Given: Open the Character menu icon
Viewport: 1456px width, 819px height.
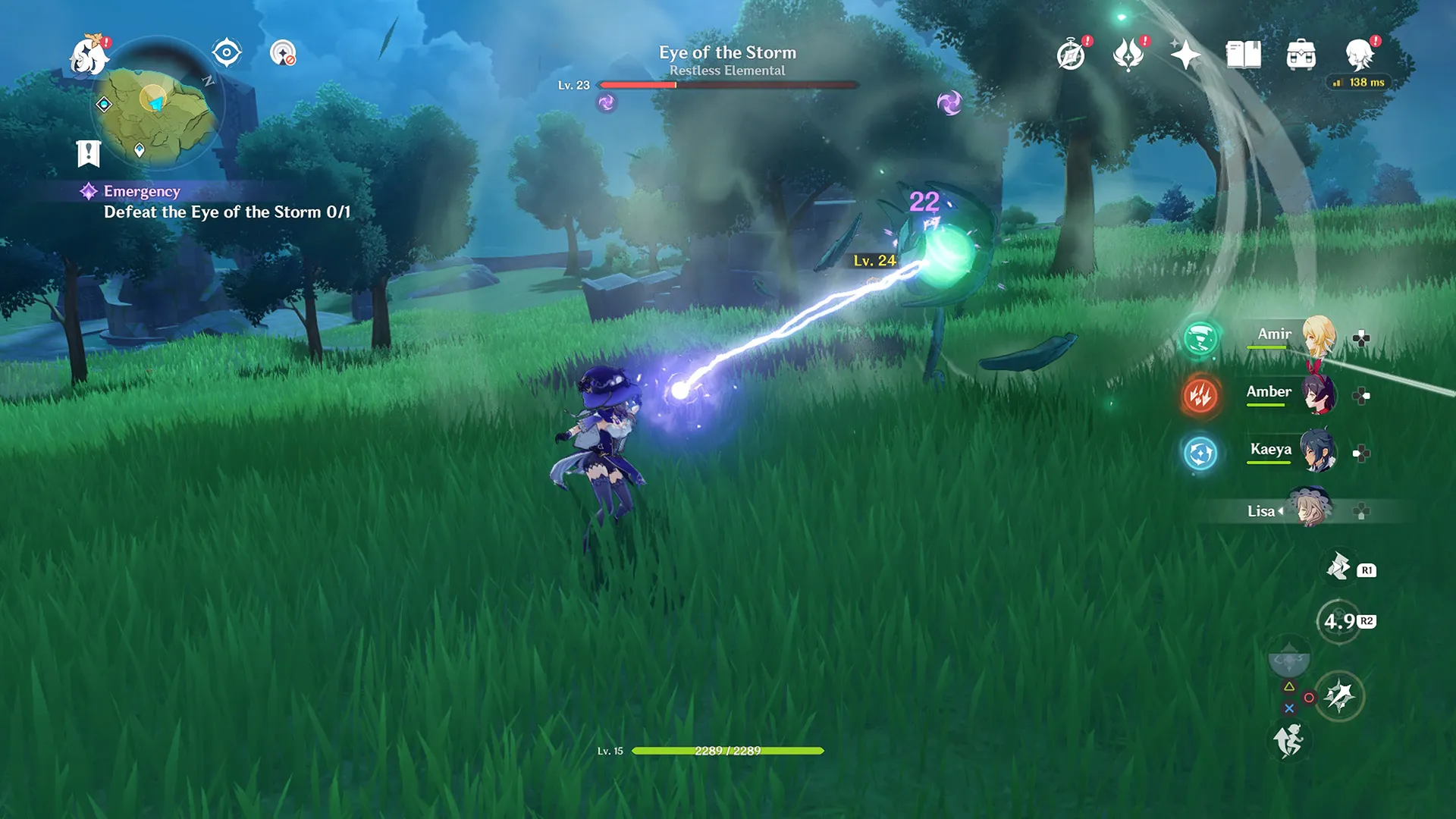Looking at the screenshot, I should point(1359,55).
